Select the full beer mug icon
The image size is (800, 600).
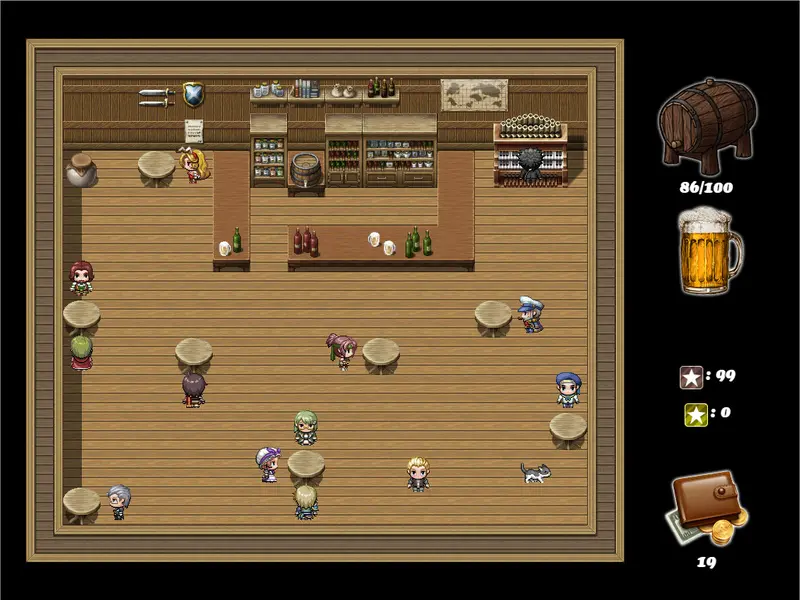coord(707,251)
